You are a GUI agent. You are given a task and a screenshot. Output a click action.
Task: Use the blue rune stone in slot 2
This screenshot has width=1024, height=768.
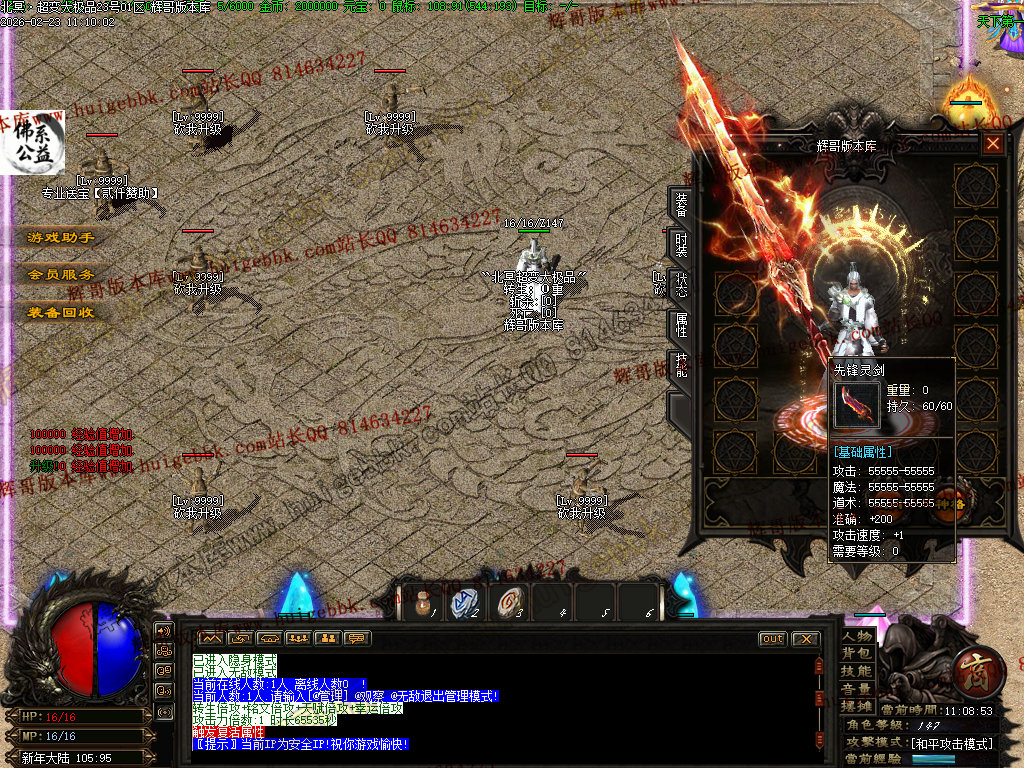pos(465,603)
